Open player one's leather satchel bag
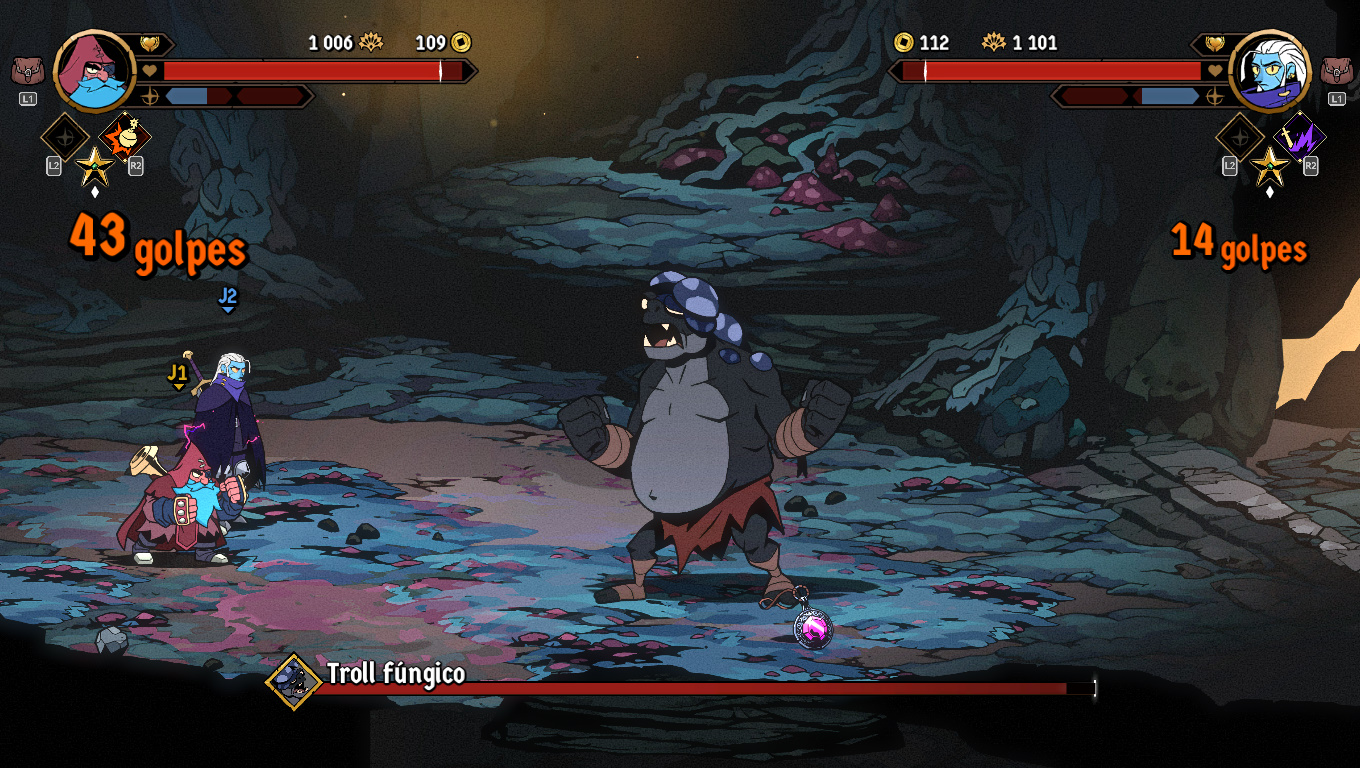 27,72
